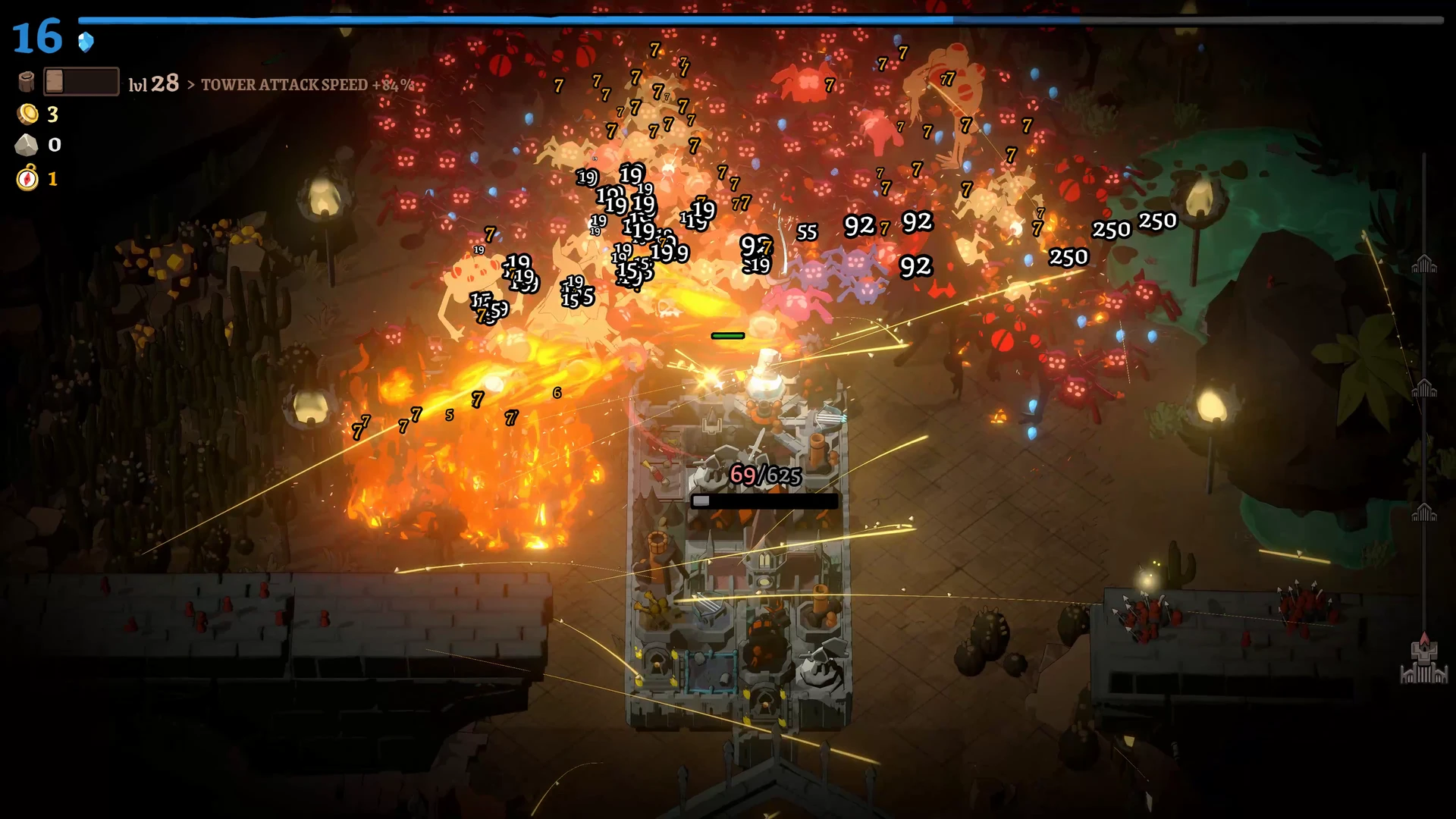Click the grey stone resource icon
Screen dimensions: 1456x819
point(27,145)
